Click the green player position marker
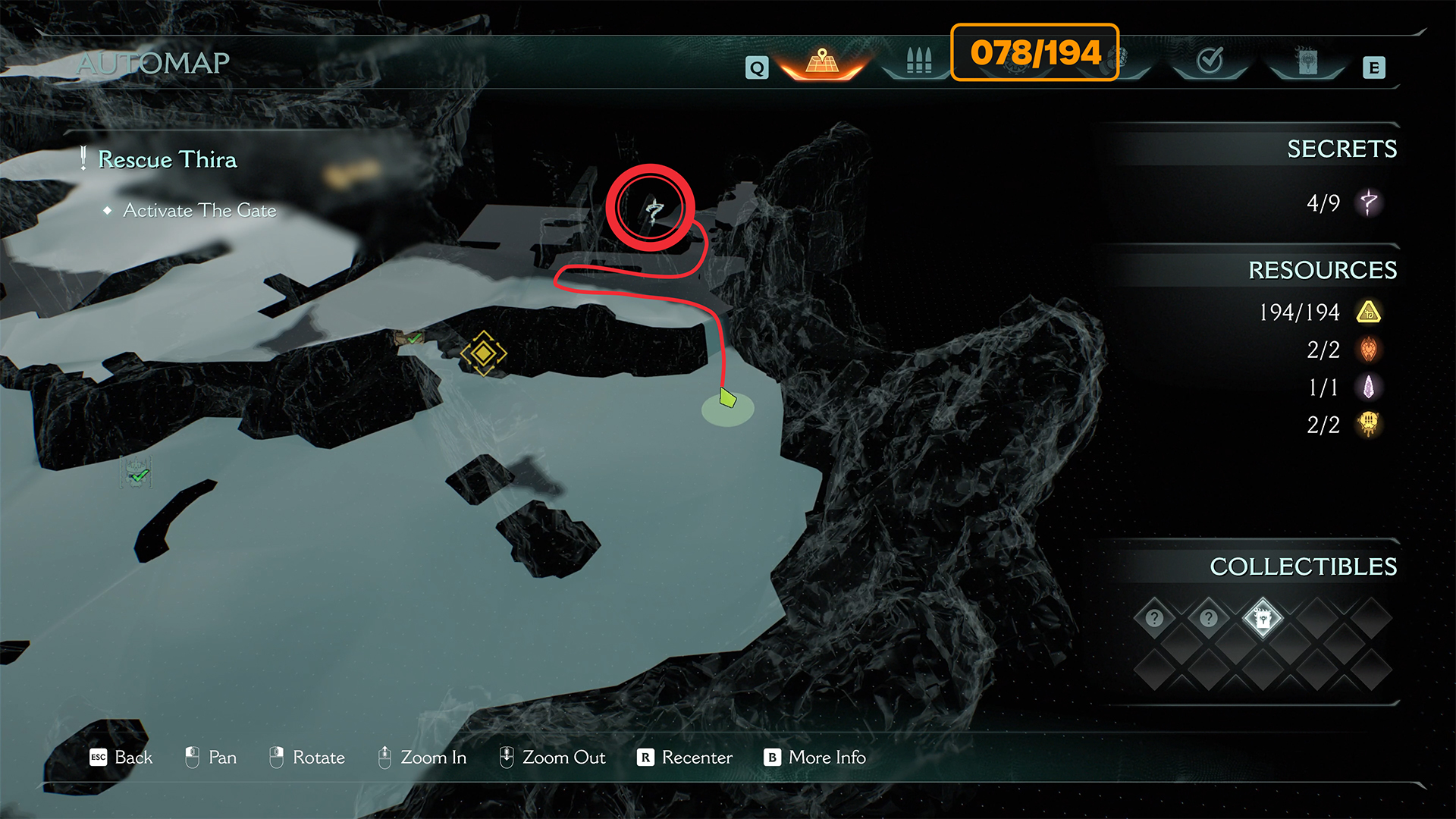Screen dimensions: 1456x819 [727, 398]
